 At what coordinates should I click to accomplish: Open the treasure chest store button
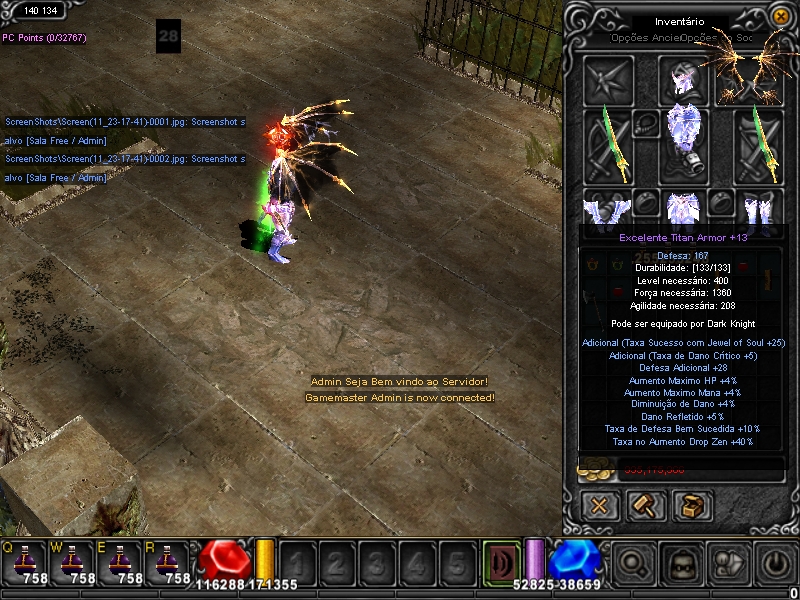pyautogui.click(x=690, y=505)
